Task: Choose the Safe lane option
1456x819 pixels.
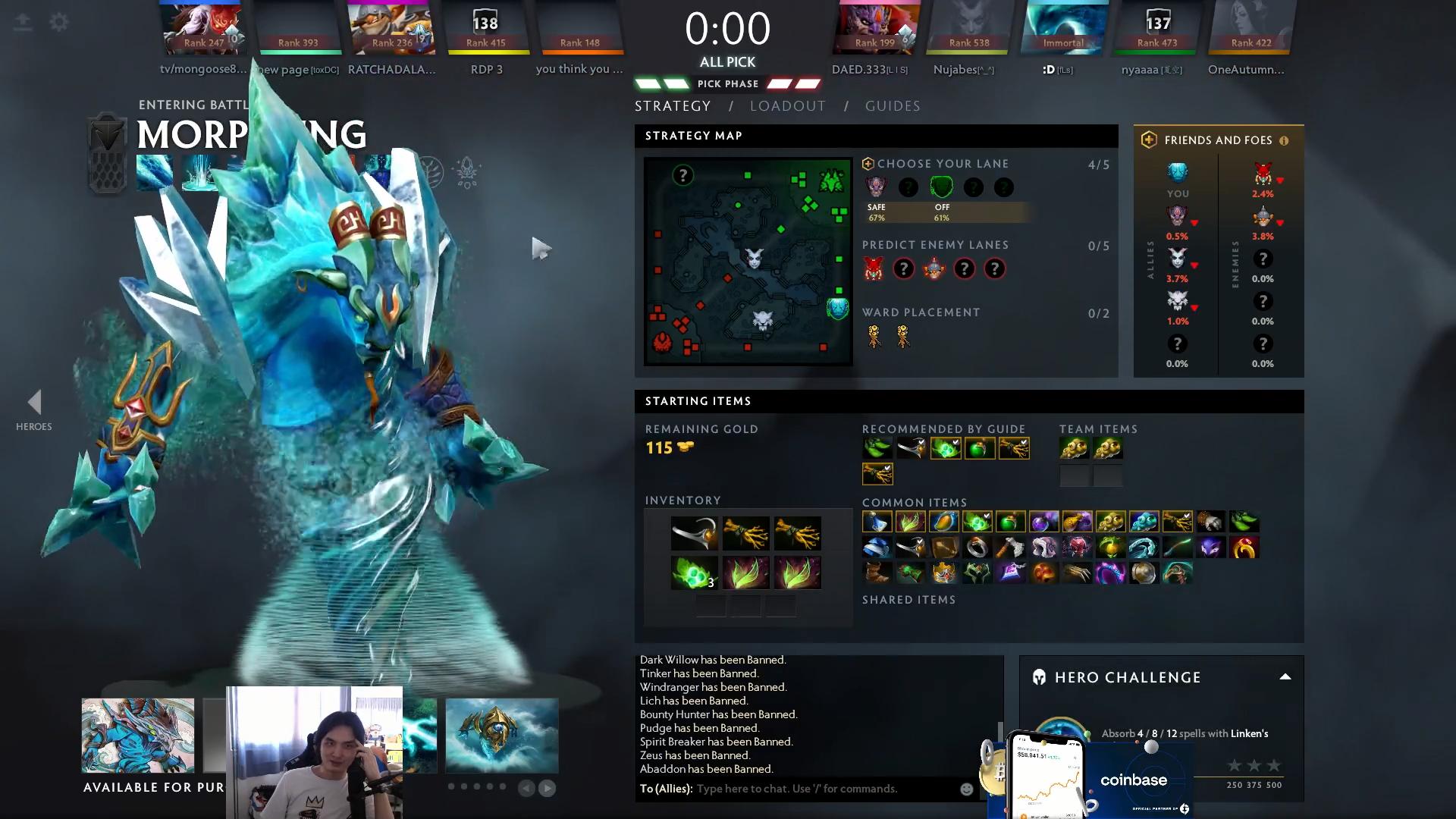Action: (877, 188)
